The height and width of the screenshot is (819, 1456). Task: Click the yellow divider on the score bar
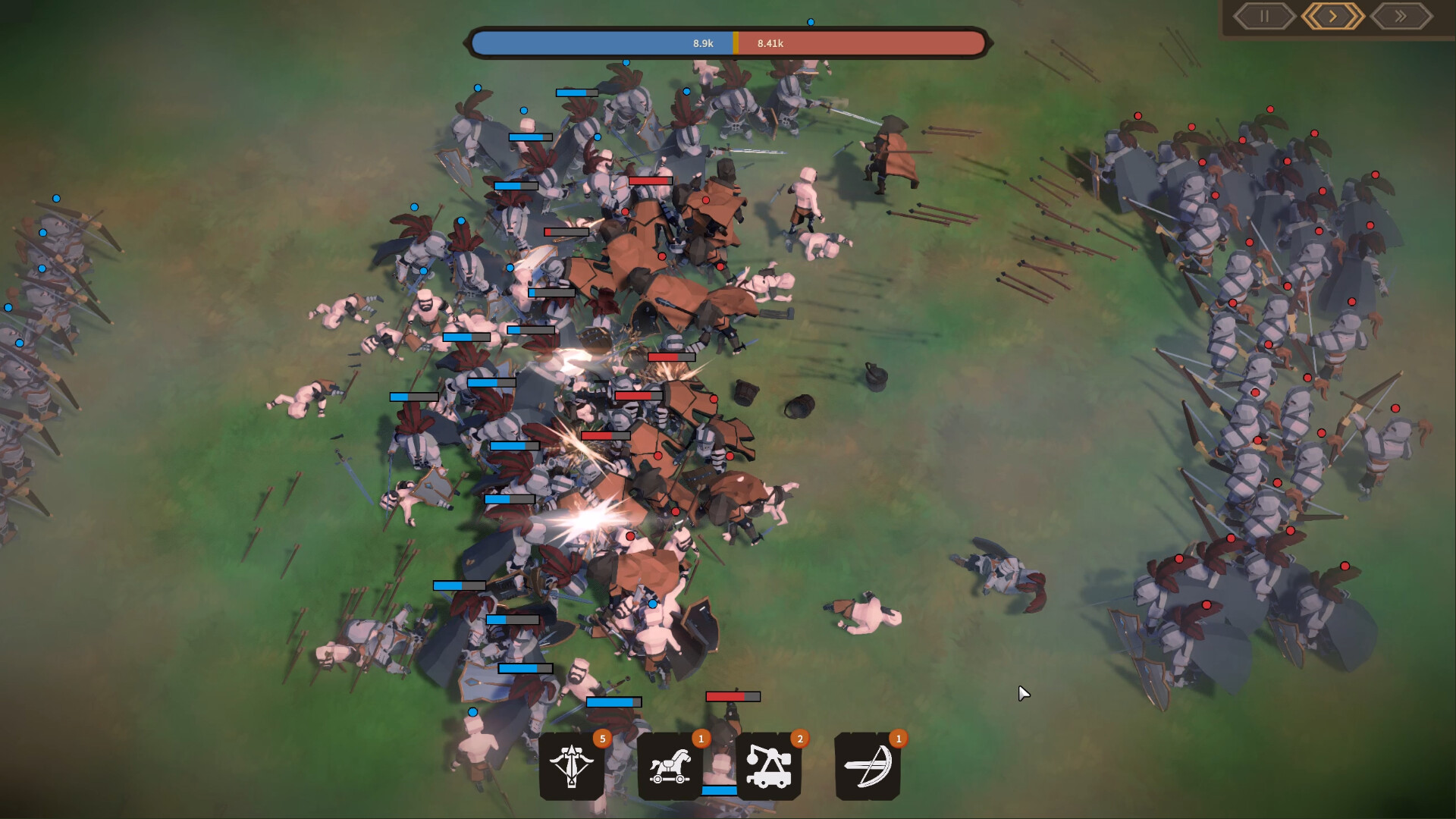[x=734, y=43]
